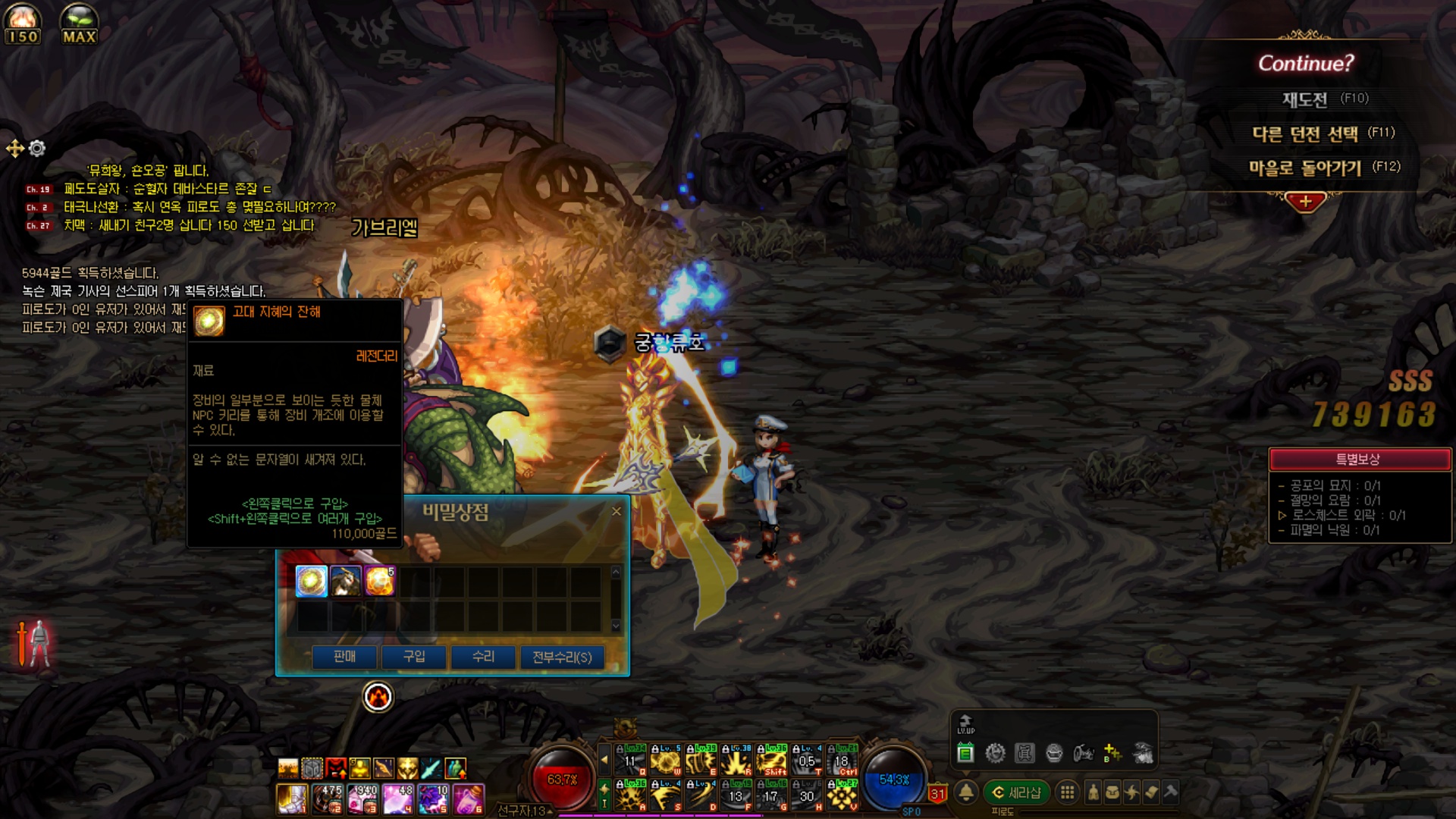Use the pink potion in quick slot 6
This screenshot has height=819, width=1456.
pyautogui.click(x=469, y=799)
